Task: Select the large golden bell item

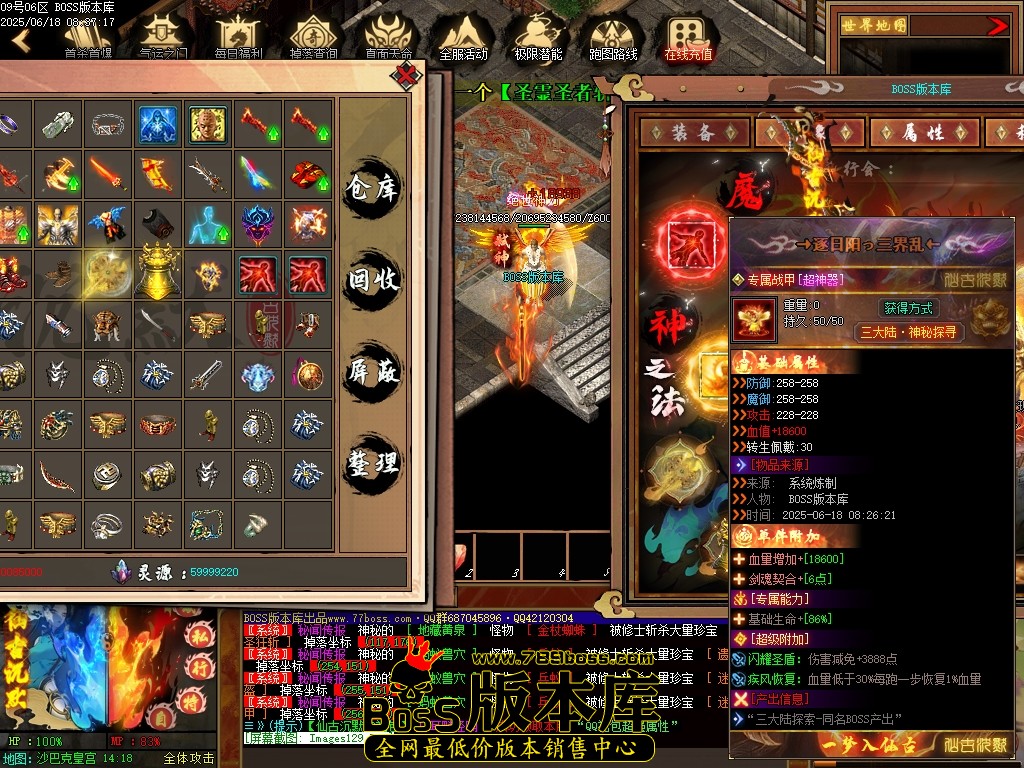Action: click(159, 273)
